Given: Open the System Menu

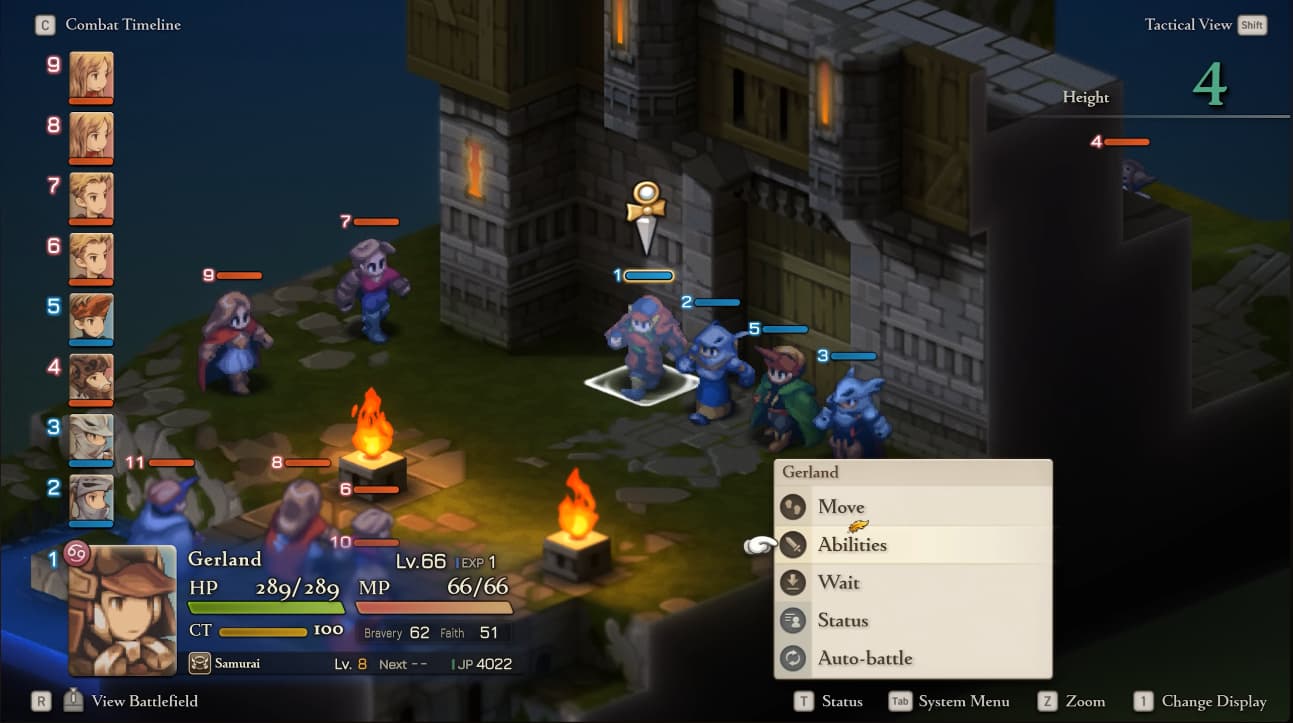Looking at the screenshot, I should click(x=963, y=701).
